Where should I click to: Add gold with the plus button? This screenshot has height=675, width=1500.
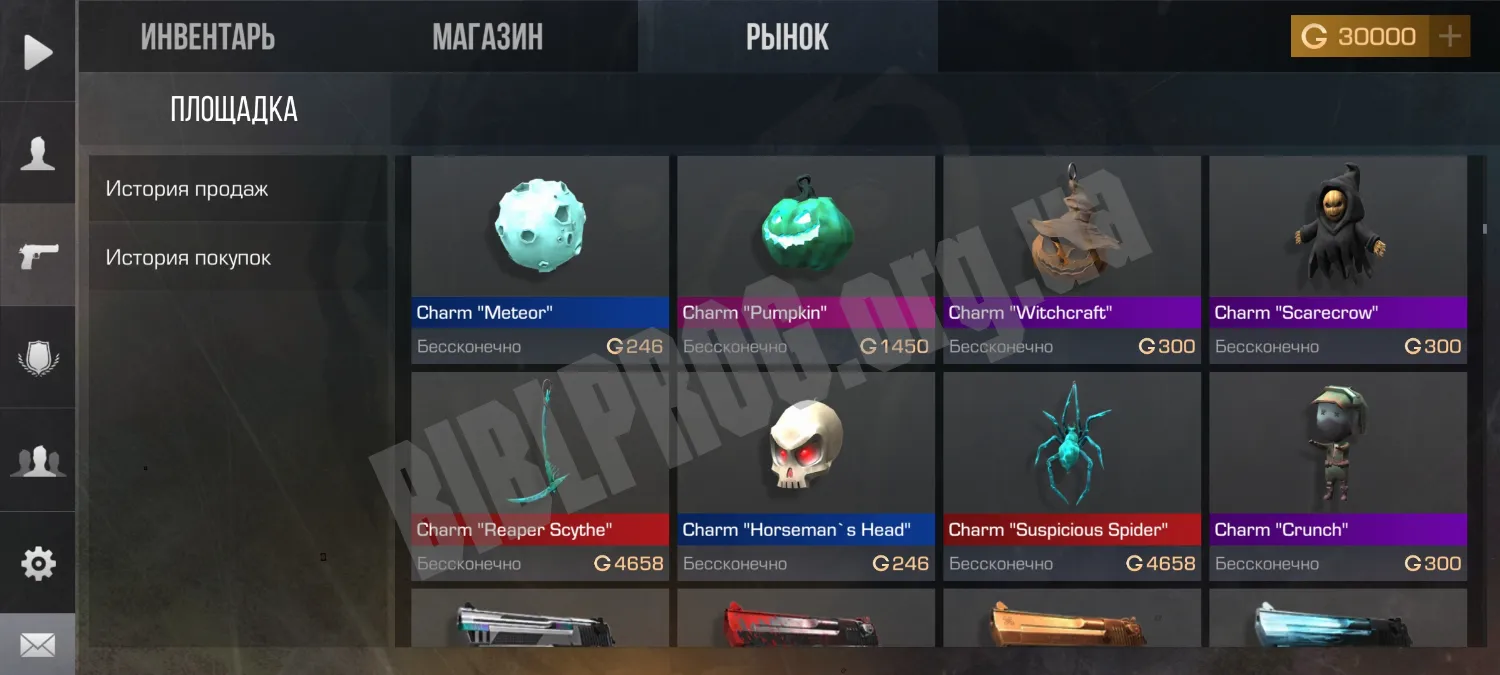[1449, 37]
